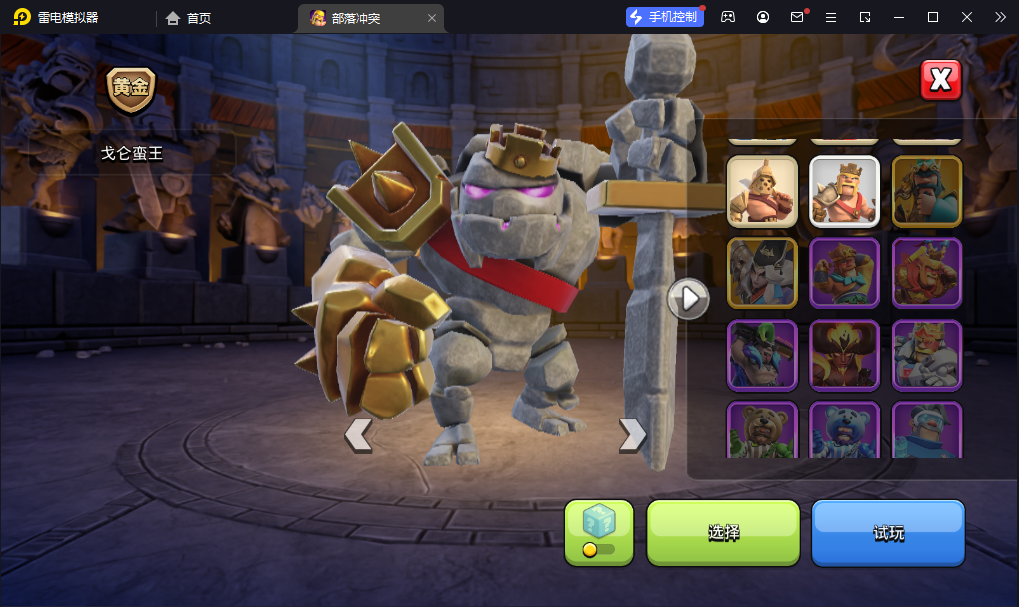Open the emulator 首页 home tab
Screen dimensions: 1019x607
point(189,18)
